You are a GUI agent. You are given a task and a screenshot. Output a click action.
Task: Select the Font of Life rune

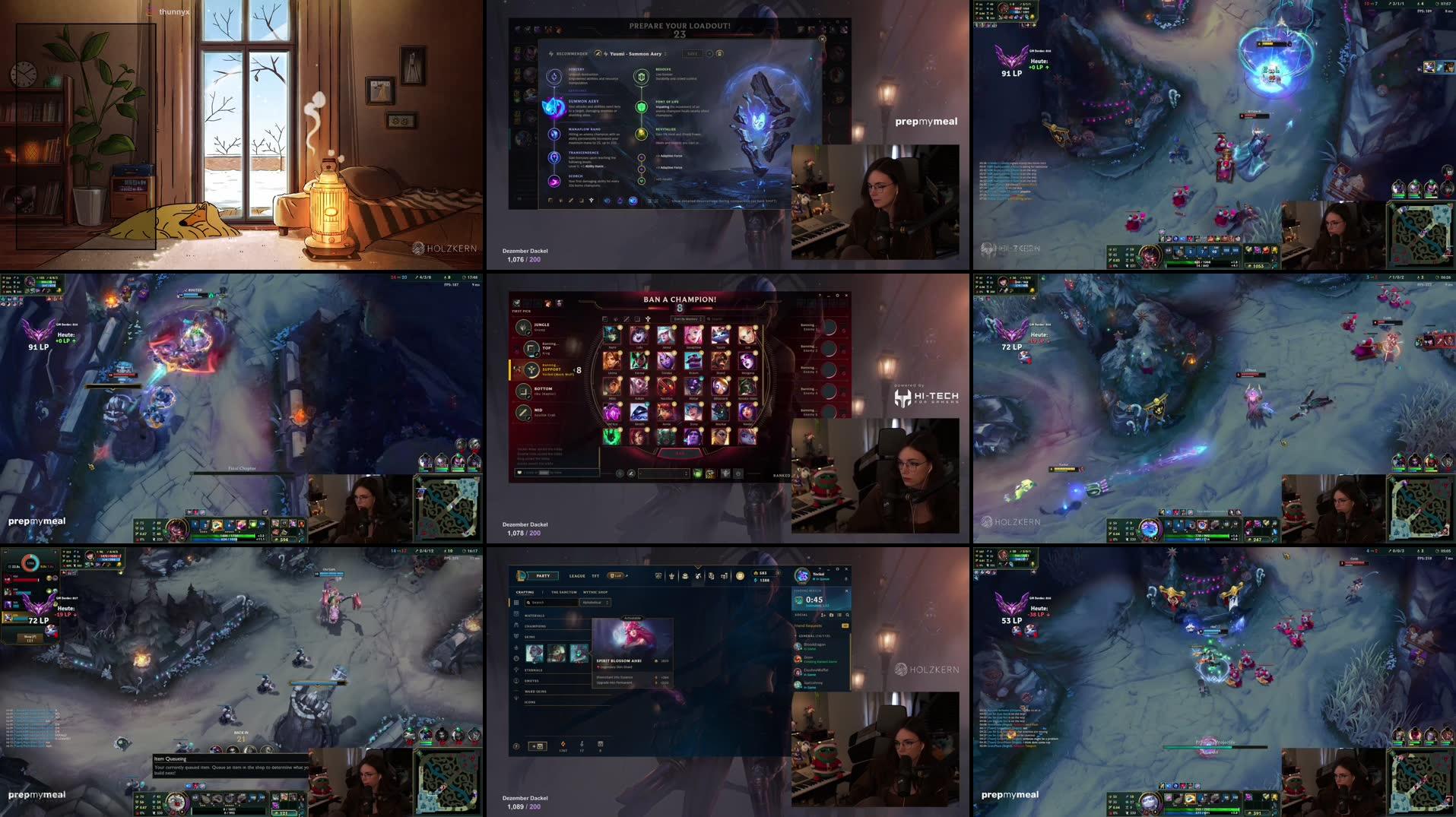(641, 107)
